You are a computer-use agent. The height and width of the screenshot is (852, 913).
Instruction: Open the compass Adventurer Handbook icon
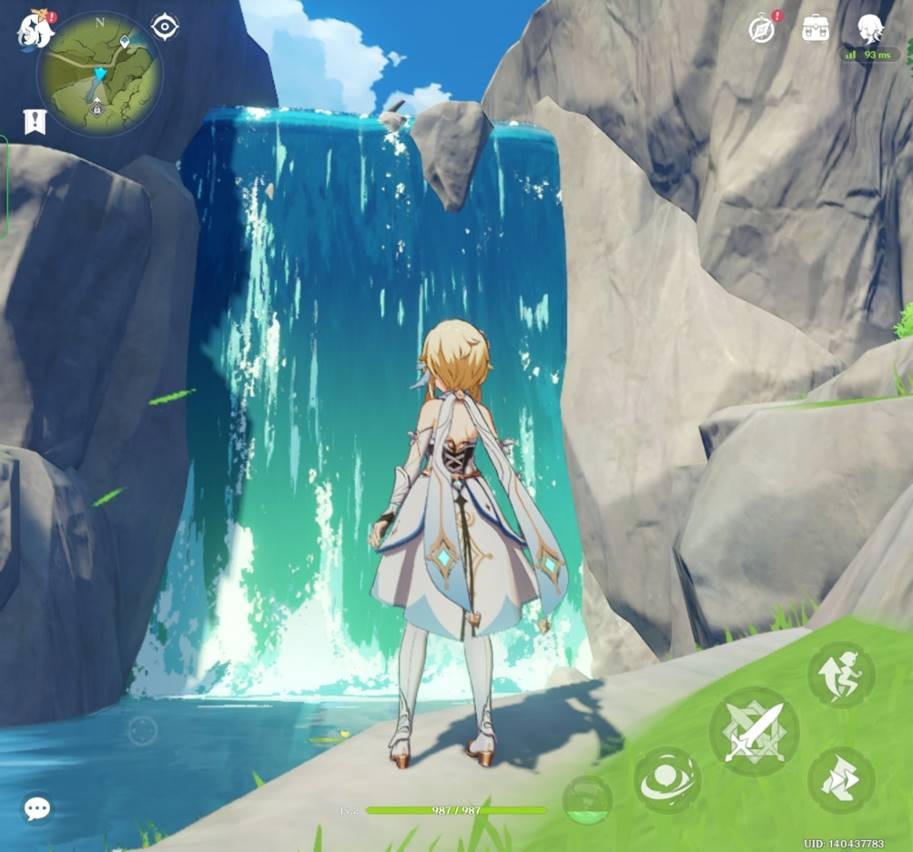tap(762, 29)
